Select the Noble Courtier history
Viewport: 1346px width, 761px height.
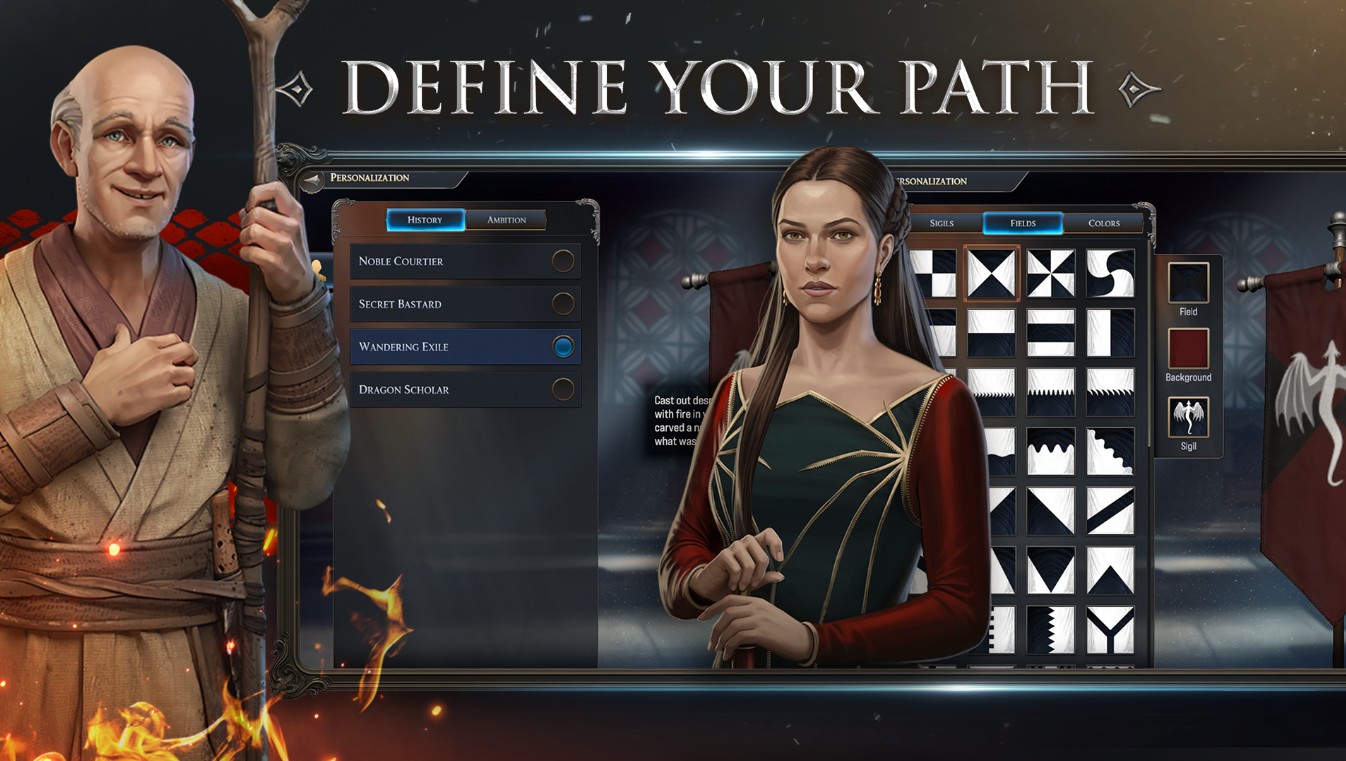465,260
